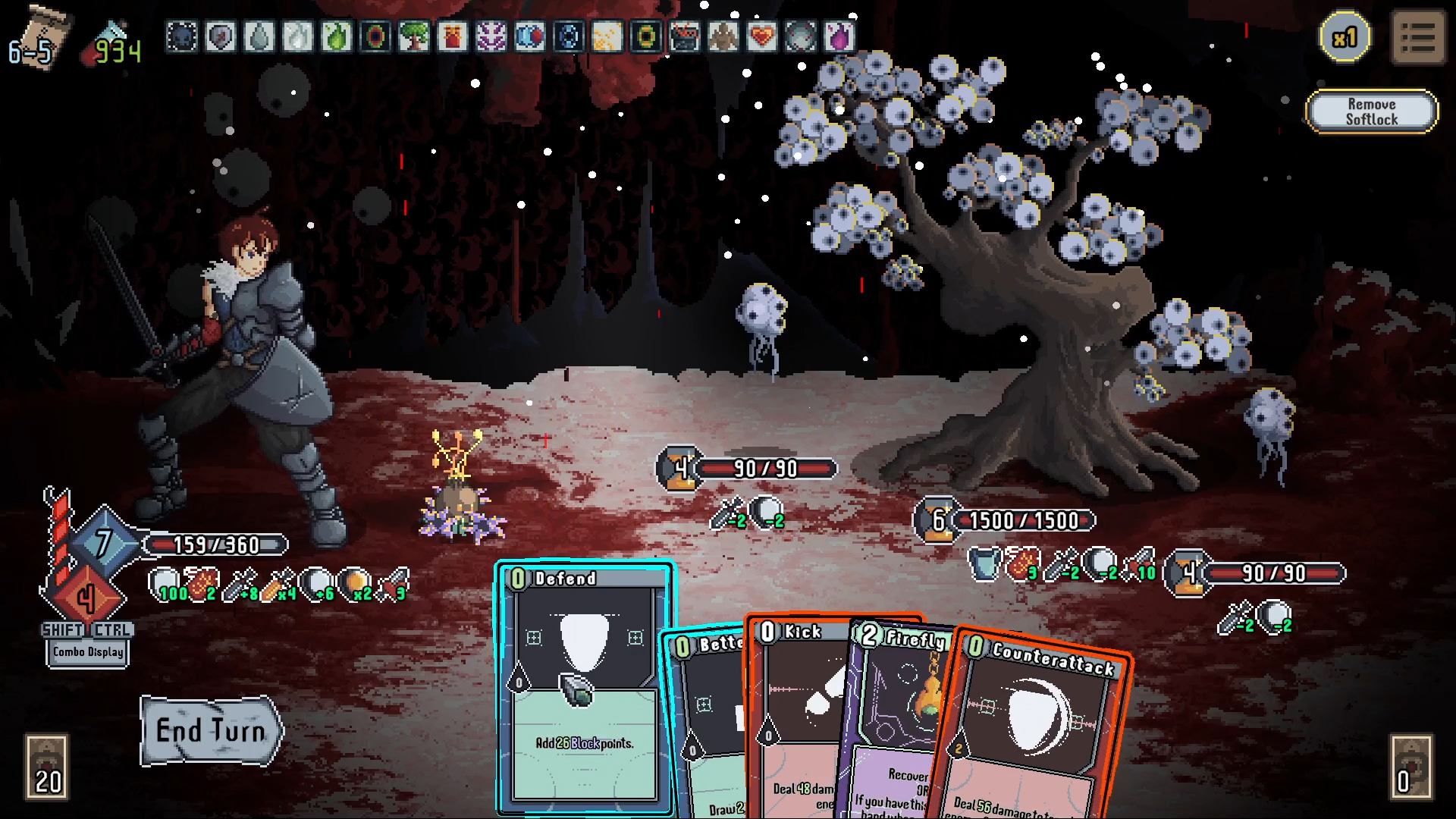View the discard pile showing 0
Viewport: 1456px width, 819px height.
(1410, 767)
